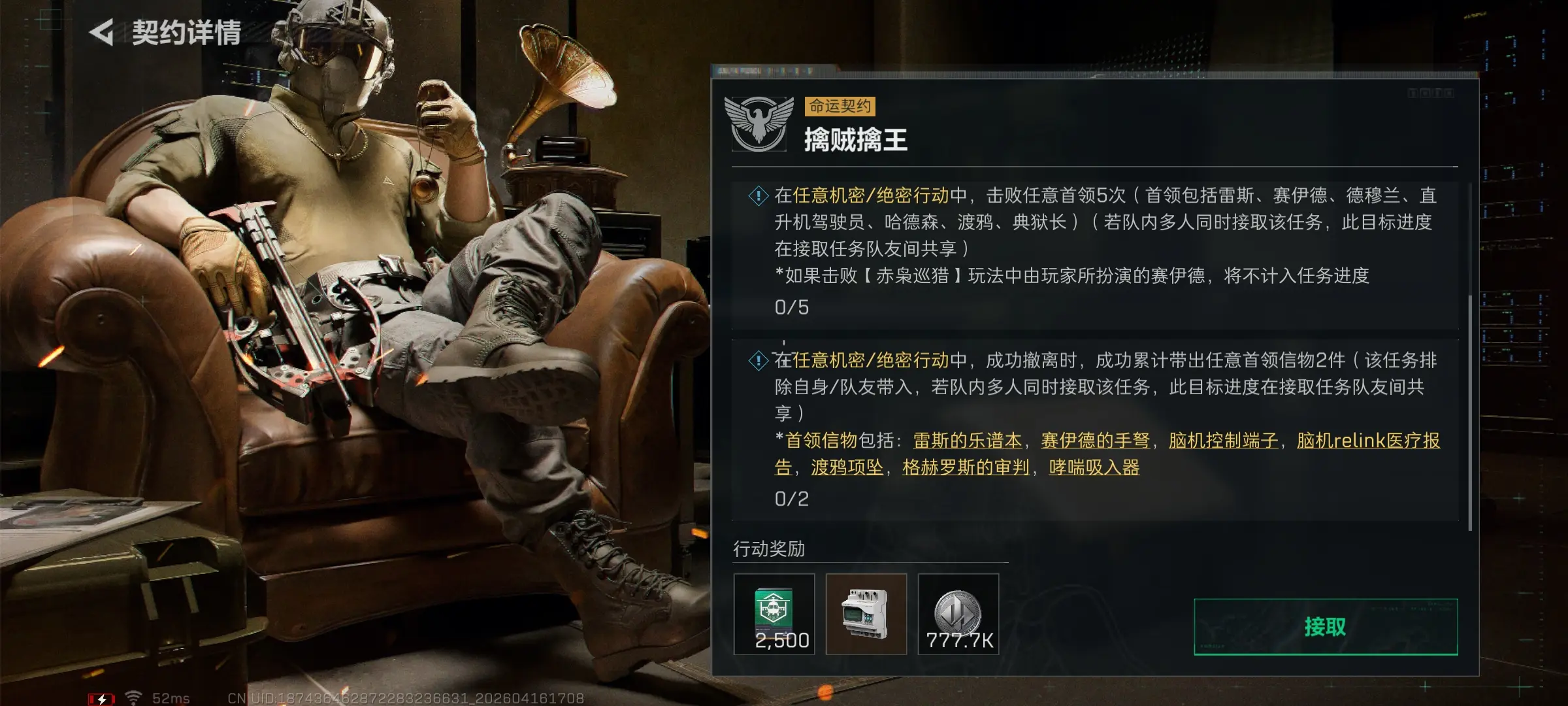
Task: Inspect the white electronic device reward
Action: [866, 614]
